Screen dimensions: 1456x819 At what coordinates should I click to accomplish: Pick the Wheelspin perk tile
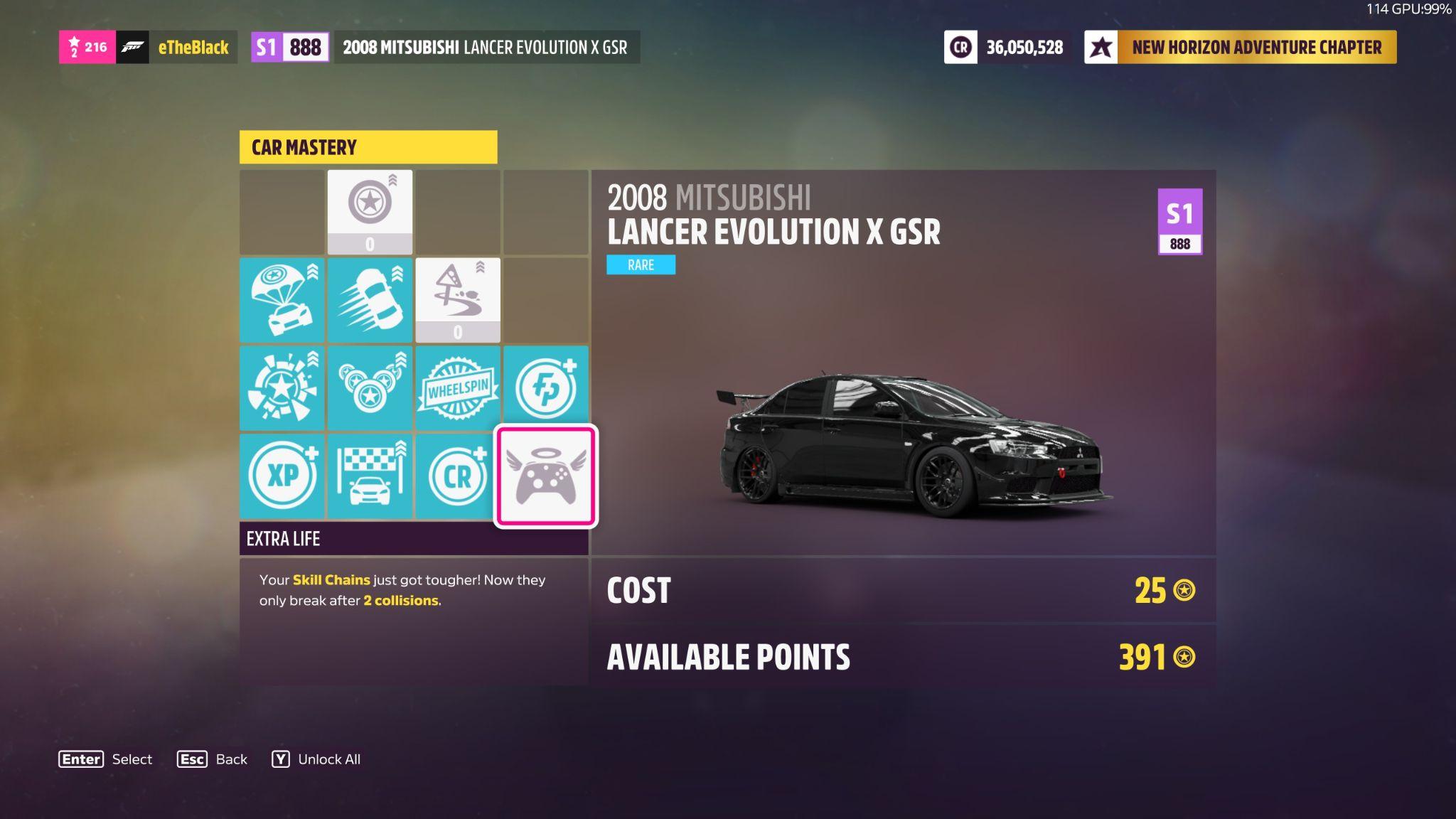coord(457,388)
